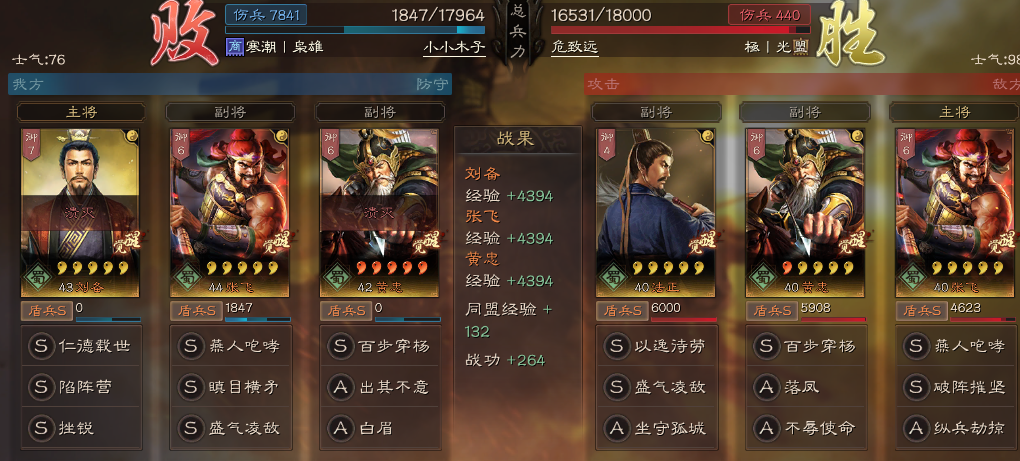Open the 仁德载世 skill details

[81, 347]
